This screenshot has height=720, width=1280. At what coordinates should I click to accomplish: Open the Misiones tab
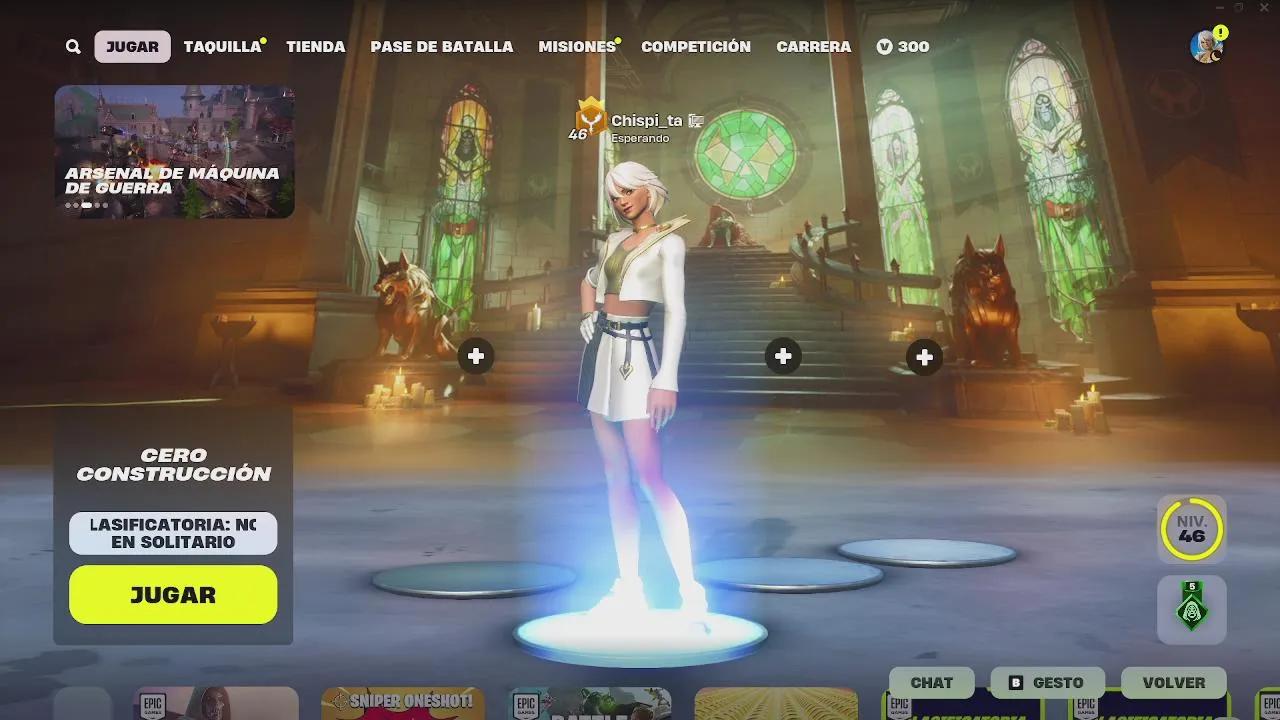[x=577, y=47]
